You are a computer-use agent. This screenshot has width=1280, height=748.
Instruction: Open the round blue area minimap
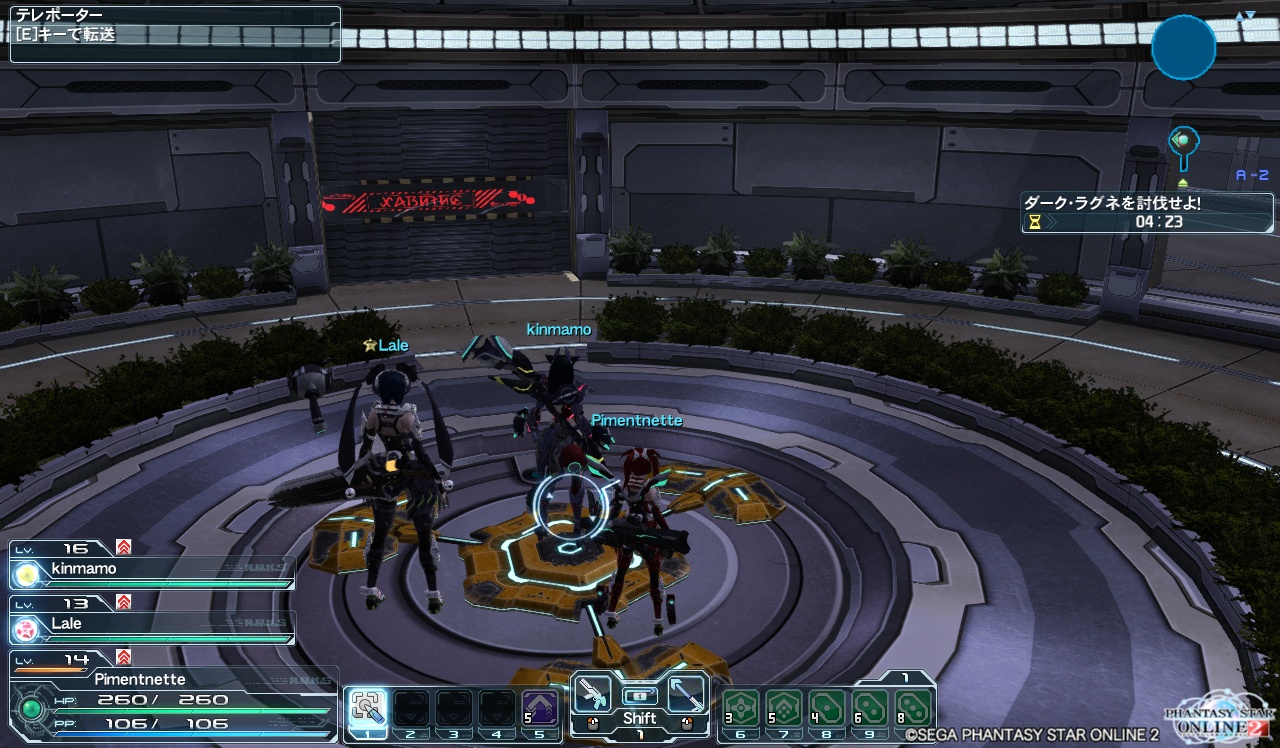point(1184,47)
